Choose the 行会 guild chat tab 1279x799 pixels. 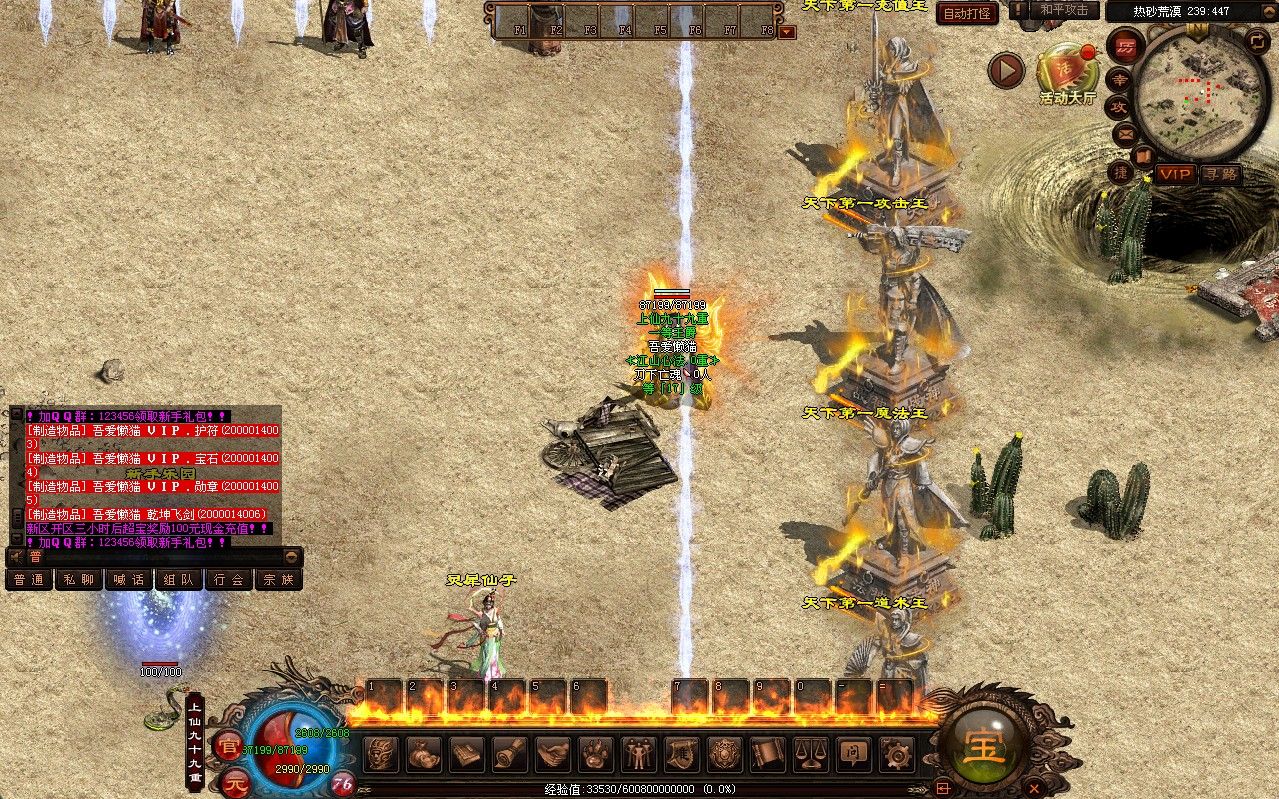tap(228, 579)
